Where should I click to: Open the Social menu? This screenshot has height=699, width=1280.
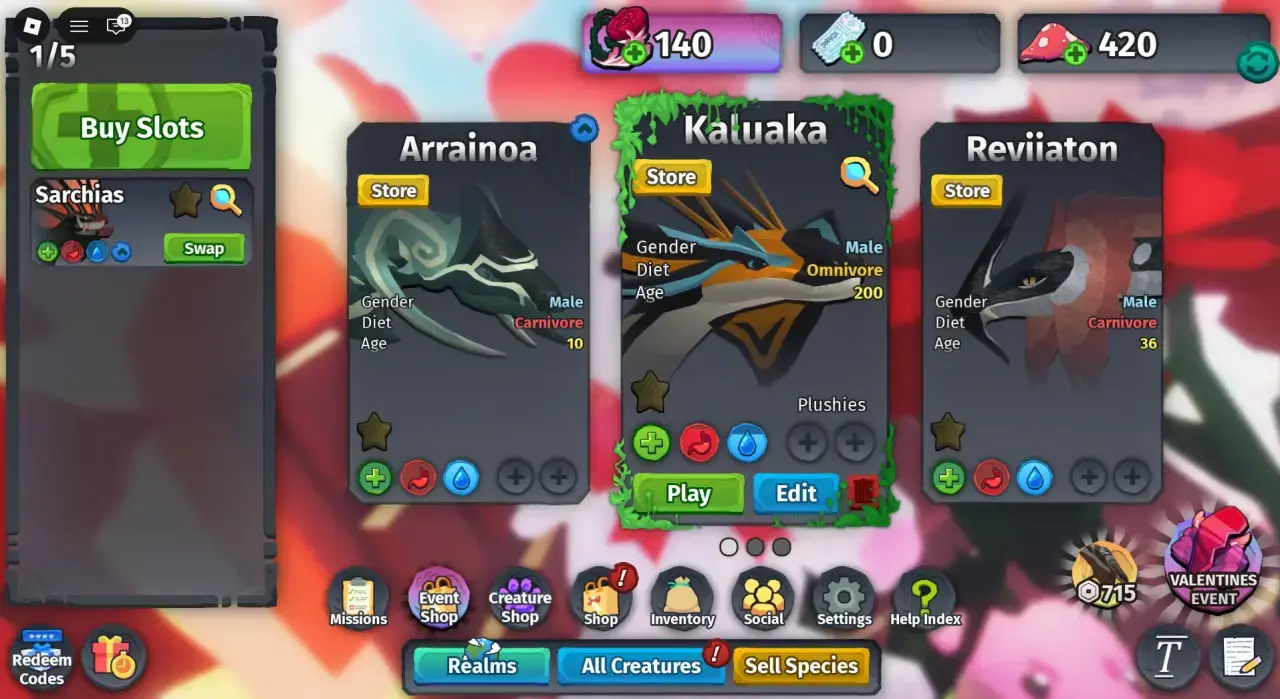(763, 599)
